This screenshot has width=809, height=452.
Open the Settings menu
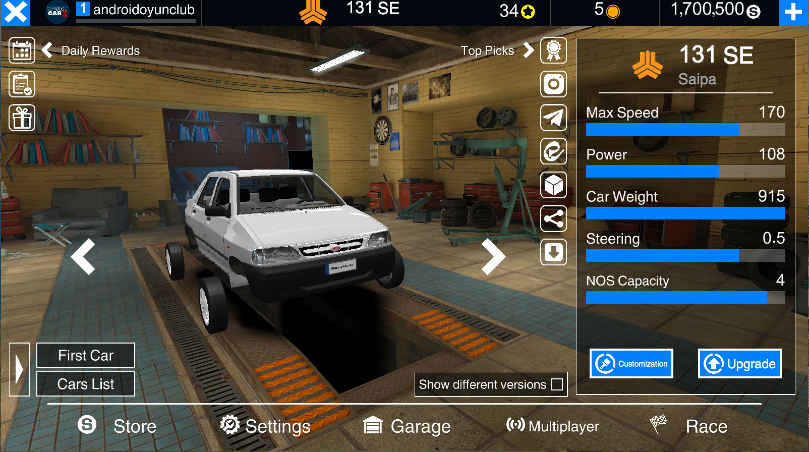pyautogui.click(x=266, y=426)
